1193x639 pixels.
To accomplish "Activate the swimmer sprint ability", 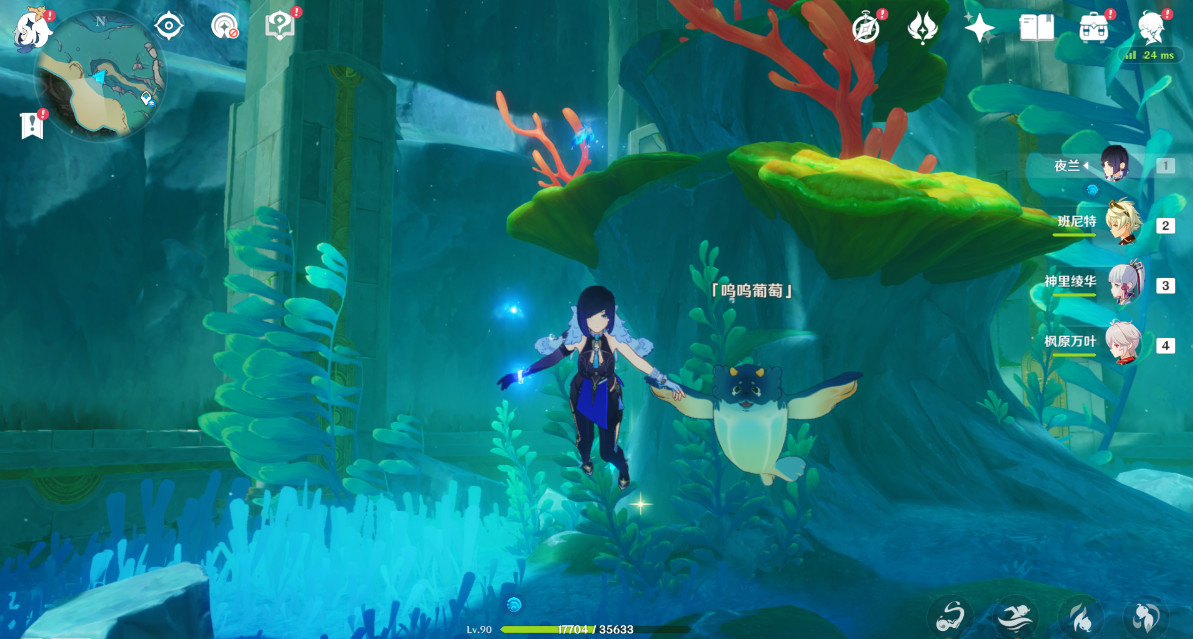I will (1017, 616).
